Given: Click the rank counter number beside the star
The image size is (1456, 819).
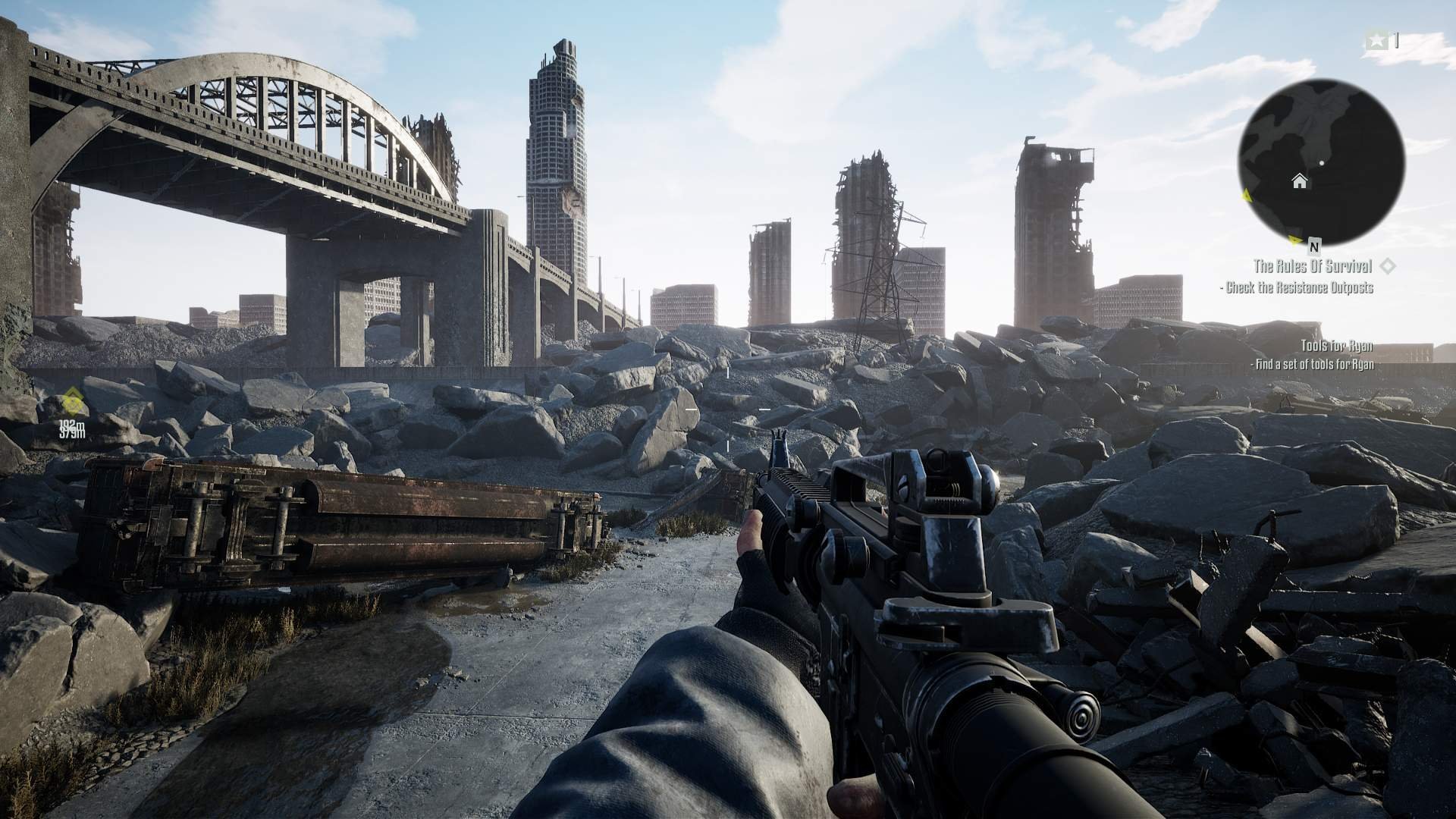Looking at the screenshot, I should [1398, 39].
